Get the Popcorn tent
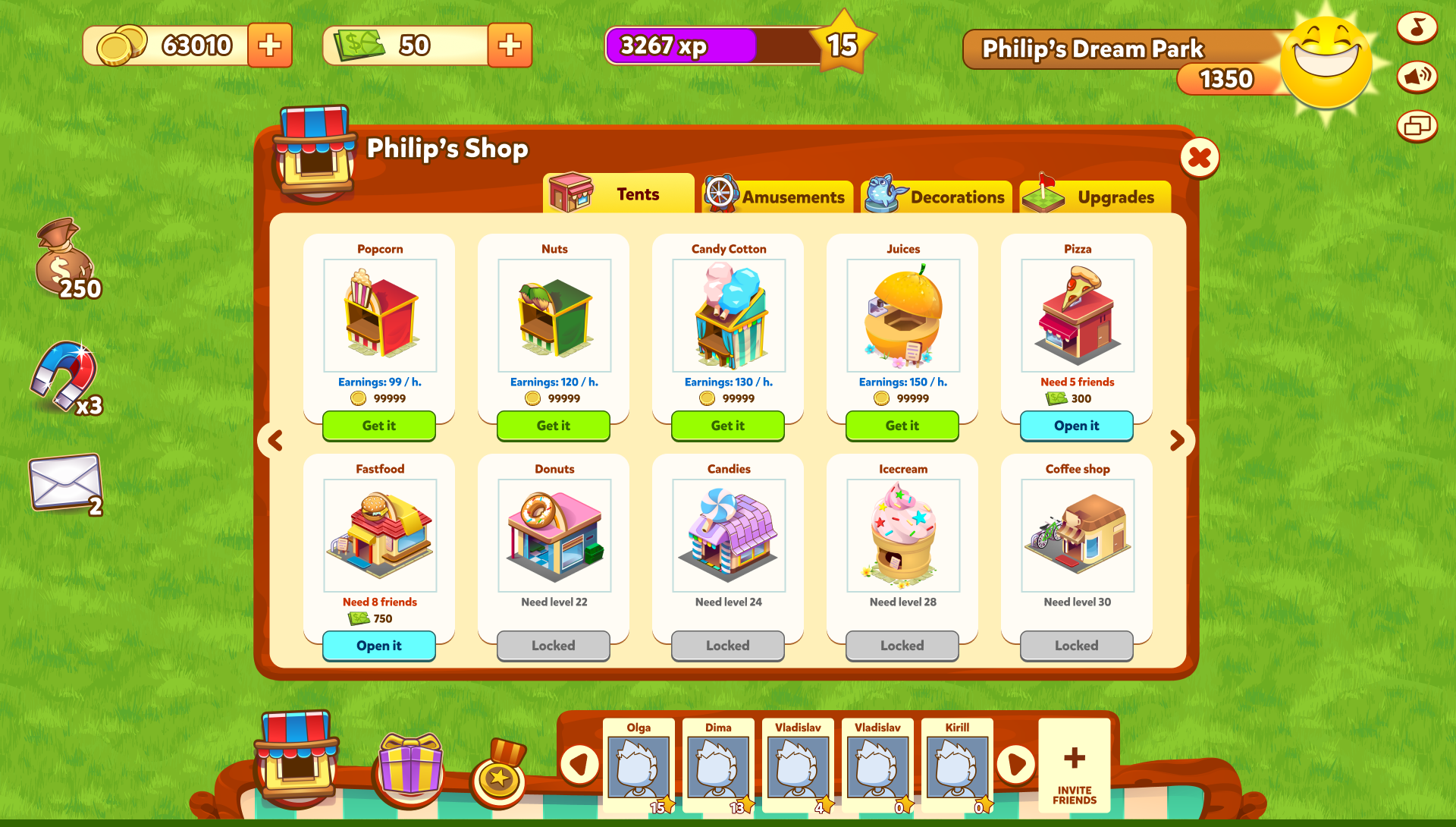The width and height of the screenshot is (1456, 827). coord(378,426)
